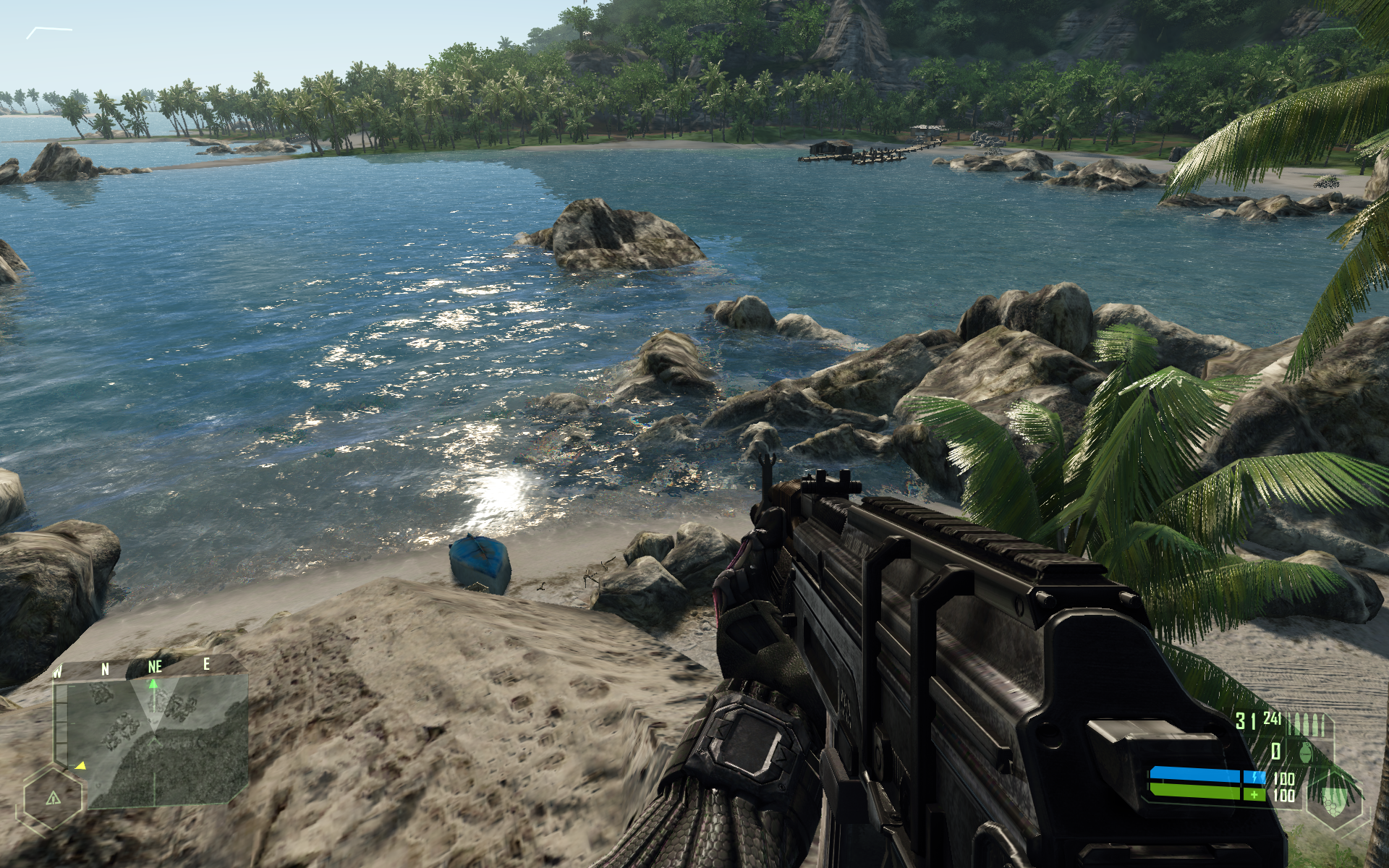Click the yellow objective arrow on minimap
The height and width of the screenshot is (868, 1389).
[x=81, y=765]
